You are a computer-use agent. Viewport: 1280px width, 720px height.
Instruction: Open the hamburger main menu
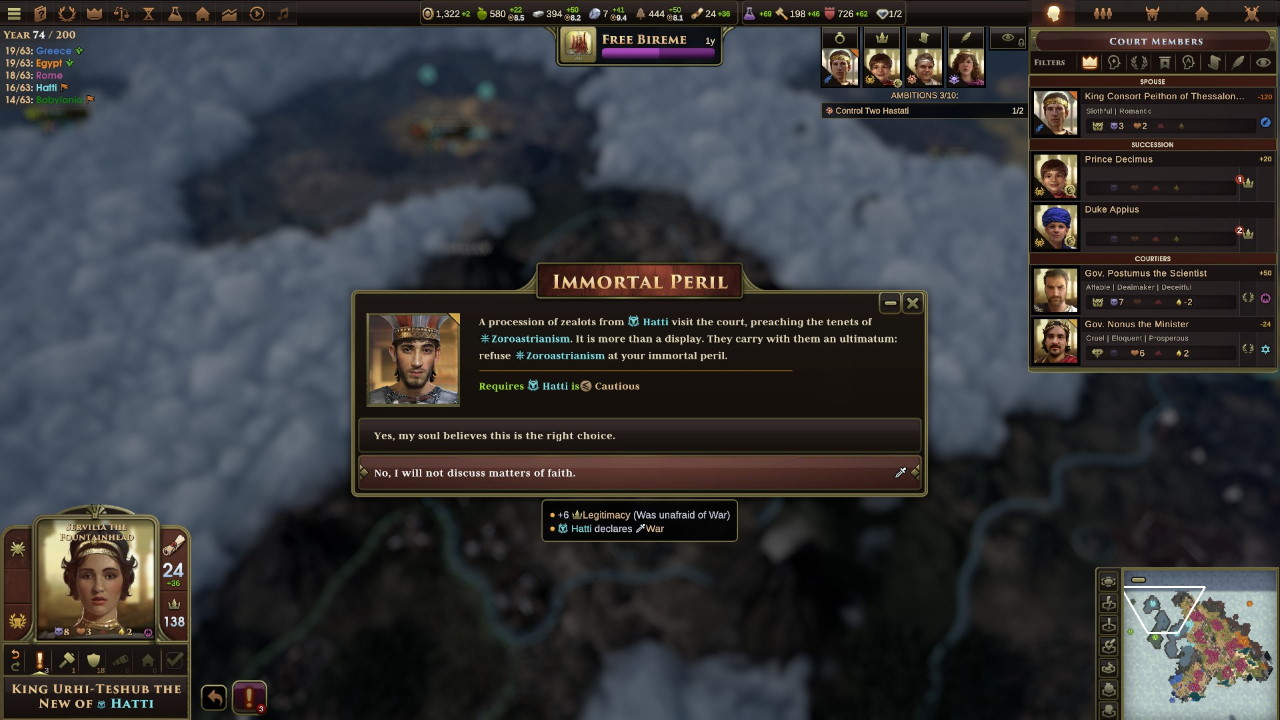pos(14,14)
